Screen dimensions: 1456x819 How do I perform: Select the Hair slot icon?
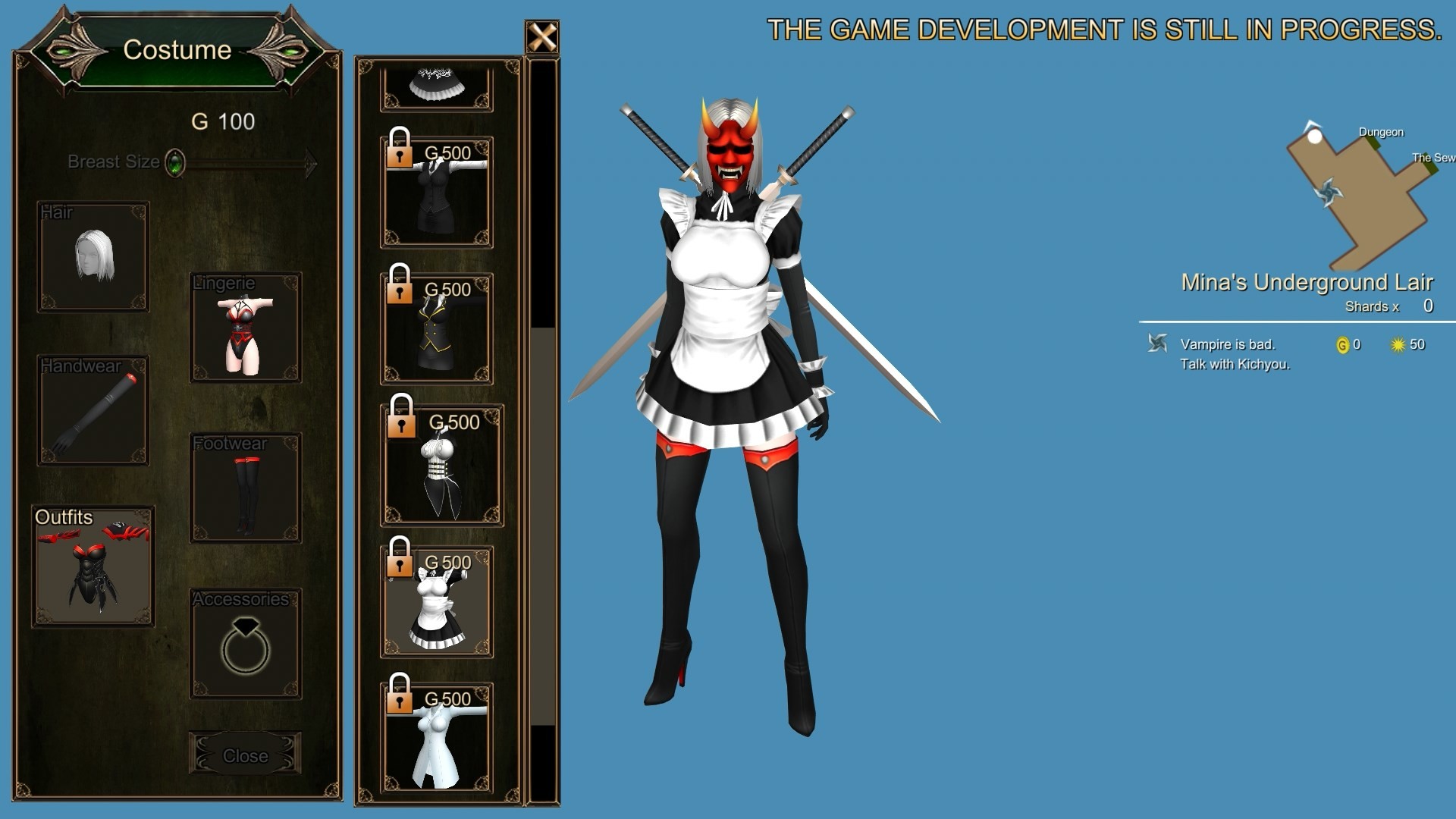click(x=93, y=256)
